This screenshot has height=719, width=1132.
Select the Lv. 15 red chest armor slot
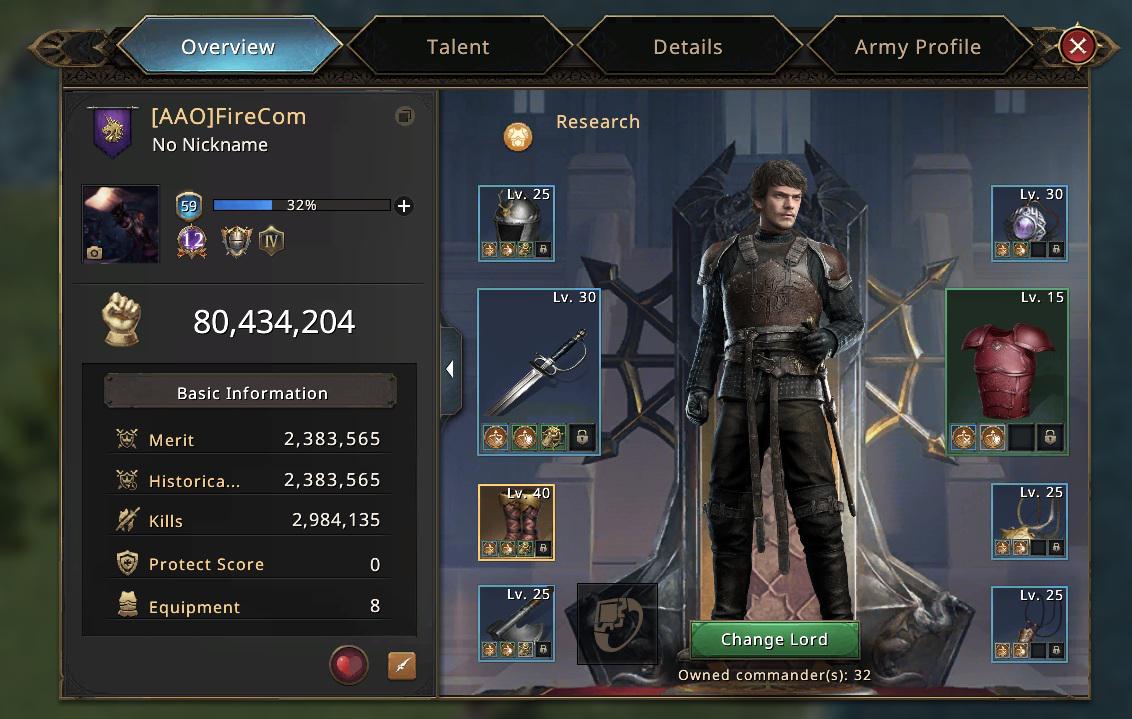pyautogui.click(x=1007, y=372)
